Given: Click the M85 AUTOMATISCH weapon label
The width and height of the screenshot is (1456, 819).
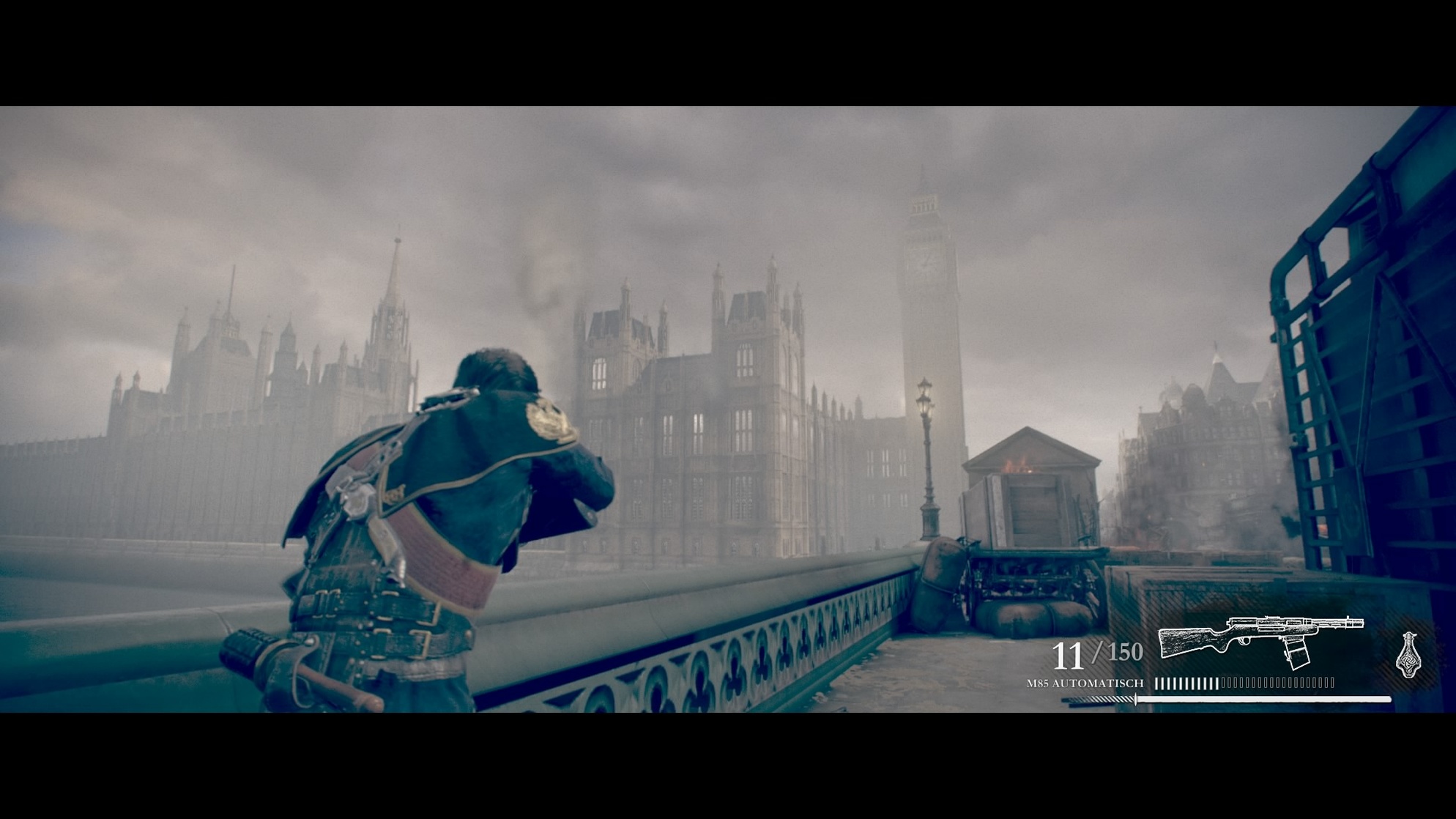Looking at the screenshot, I should [x=1084, y=683].
